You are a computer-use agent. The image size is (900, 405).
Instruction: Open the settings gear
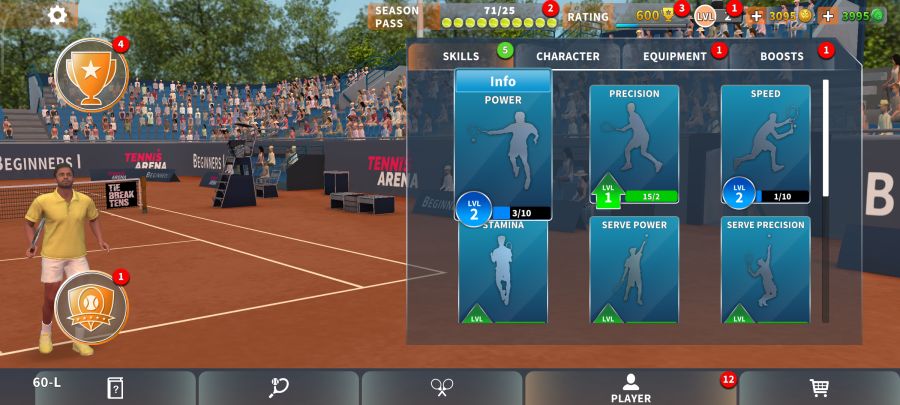click(58, 15)
